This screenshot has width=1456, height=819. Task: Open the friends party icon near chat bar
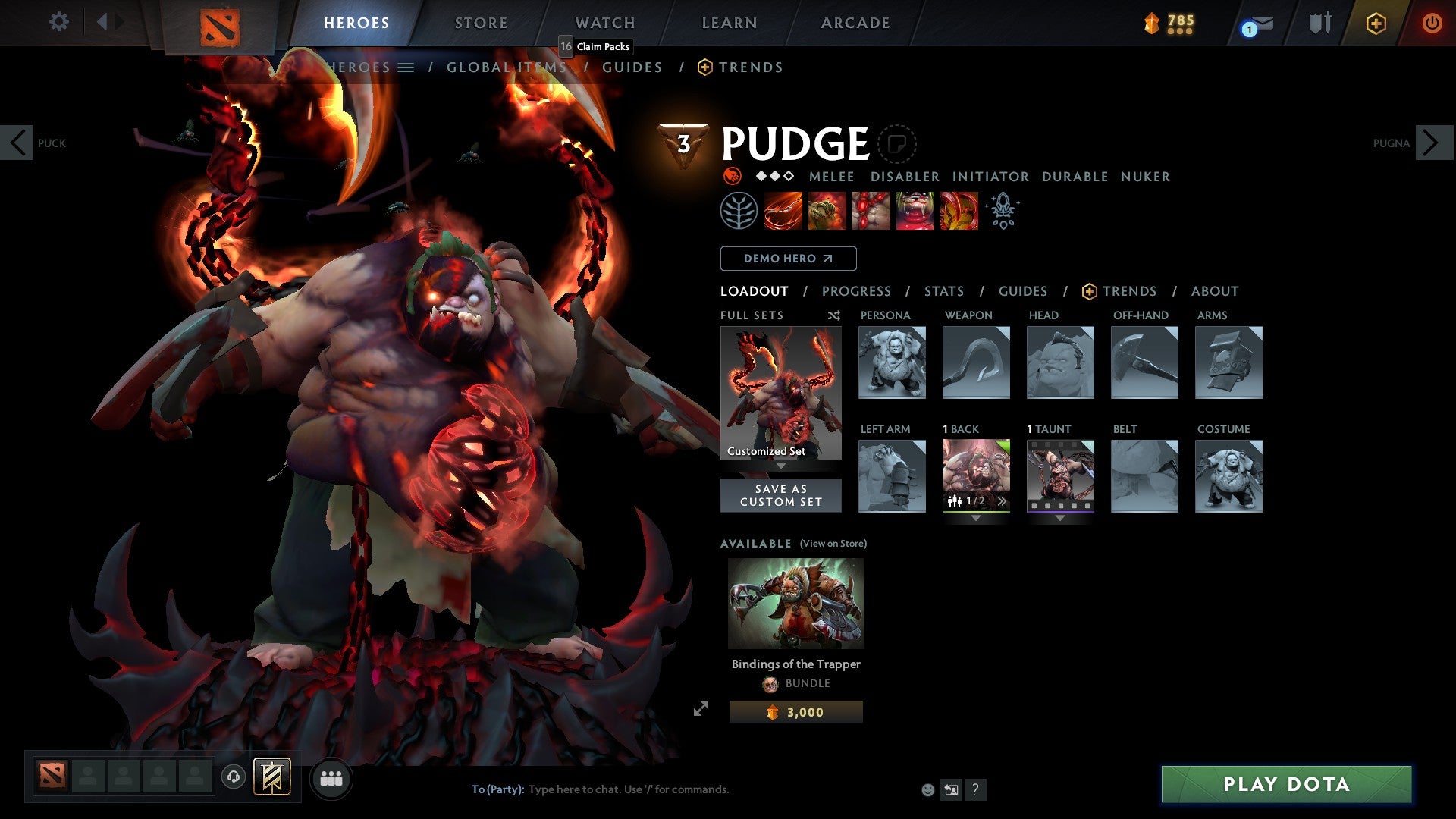331,778
